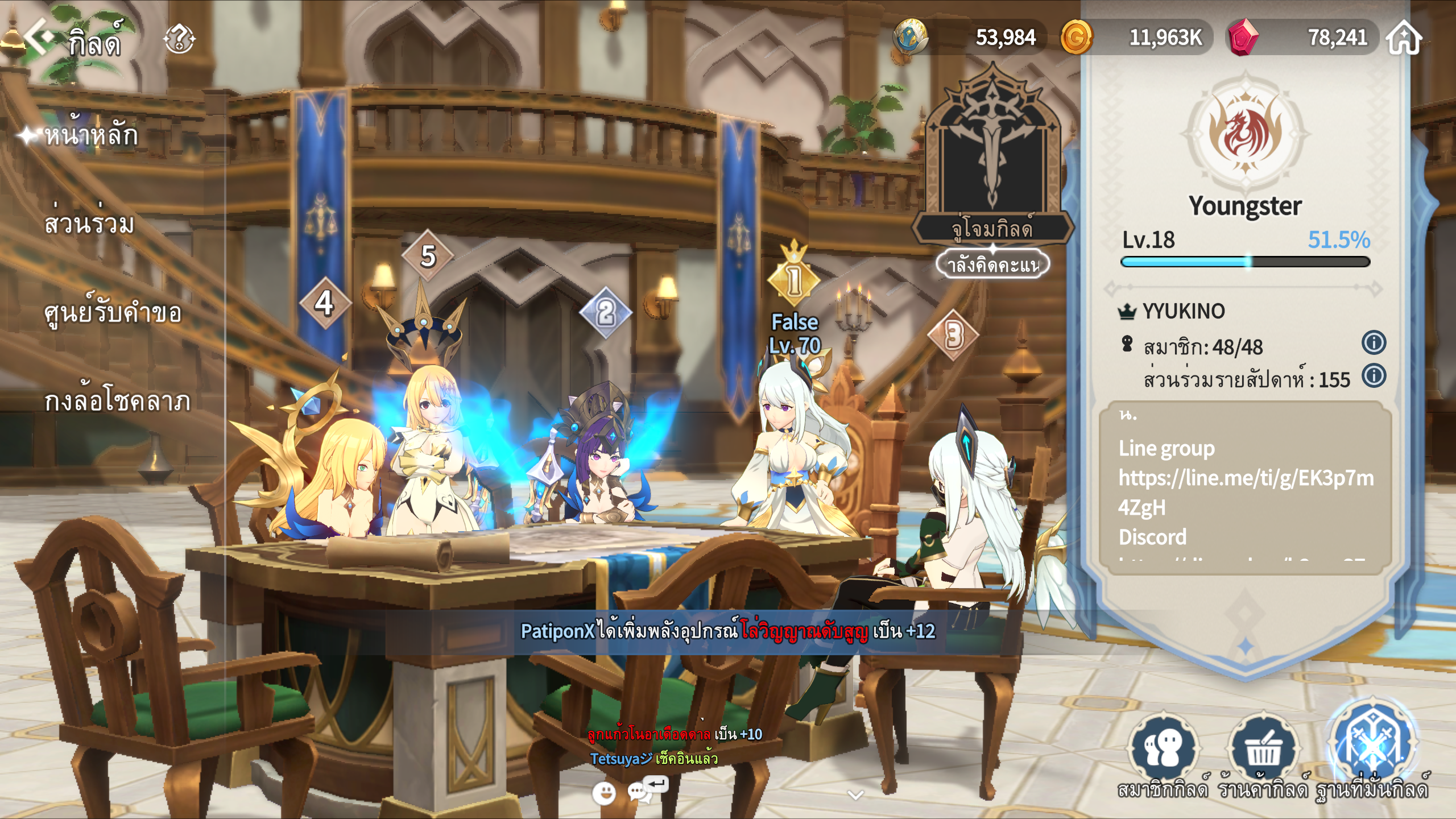This screenshot has width=1456, height=819.
Task: Select rank 1 member False
Action: pos(795,333)
